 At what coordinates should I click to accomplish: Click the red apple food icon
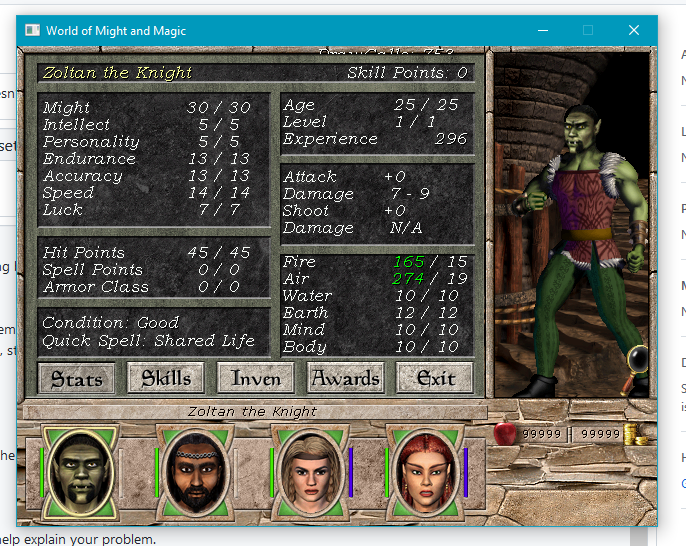(505, 433)
